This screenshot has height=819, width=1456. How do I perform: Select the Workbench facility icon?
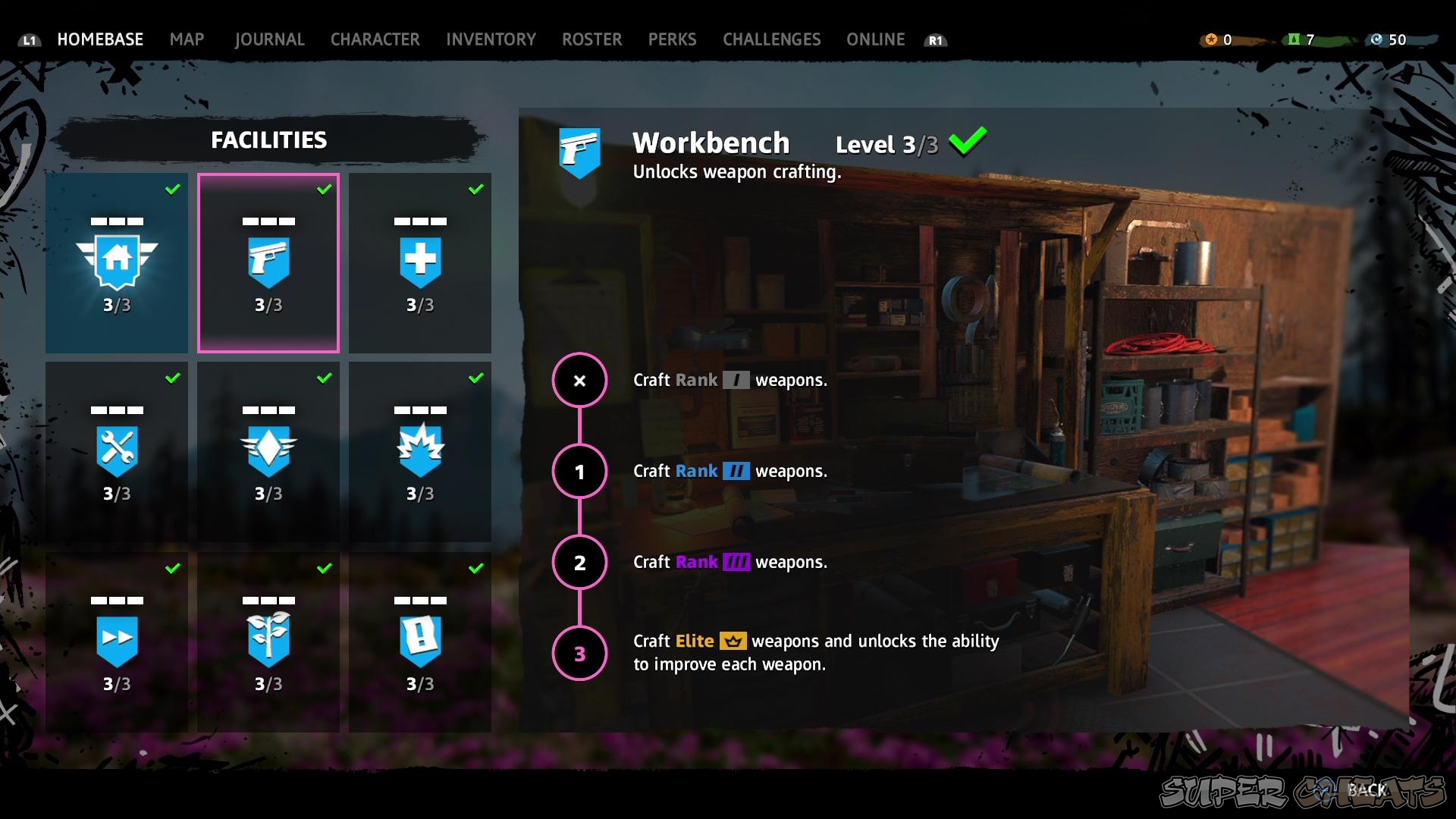tap(268, 262)
